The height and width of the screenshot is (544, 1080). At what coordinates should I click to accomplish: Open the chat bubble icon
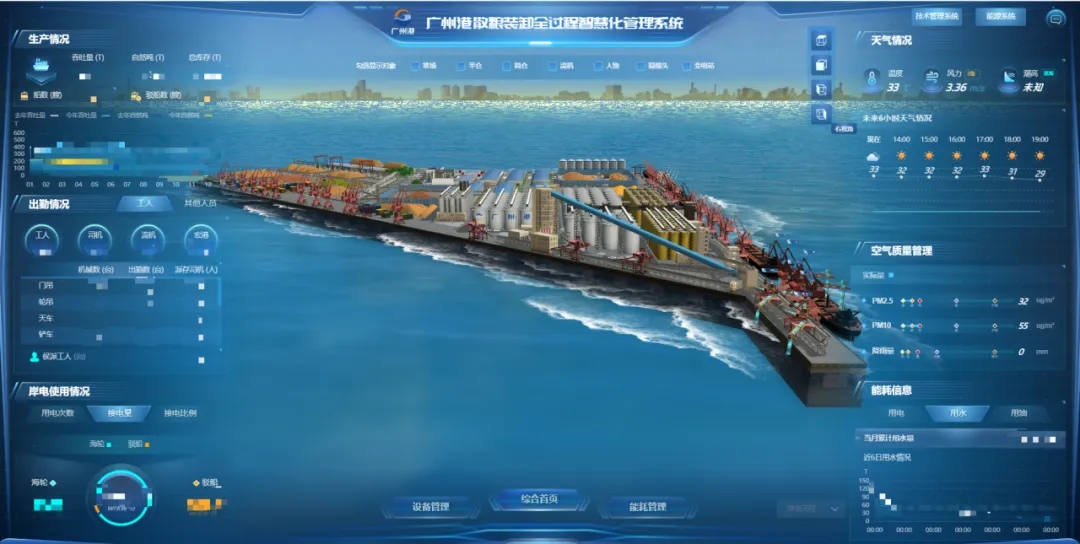pos(1054,17)
